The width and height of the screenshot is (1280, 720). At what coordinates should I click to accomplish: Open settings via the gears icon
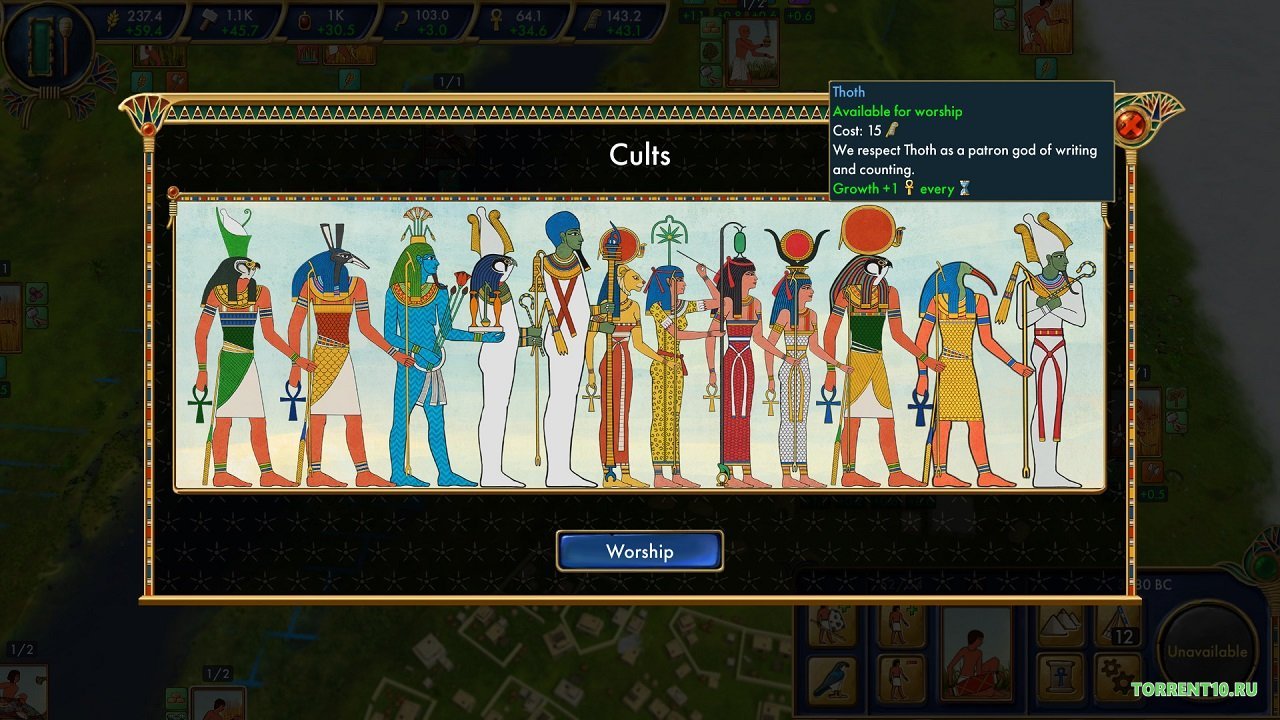click(1118, 672)
